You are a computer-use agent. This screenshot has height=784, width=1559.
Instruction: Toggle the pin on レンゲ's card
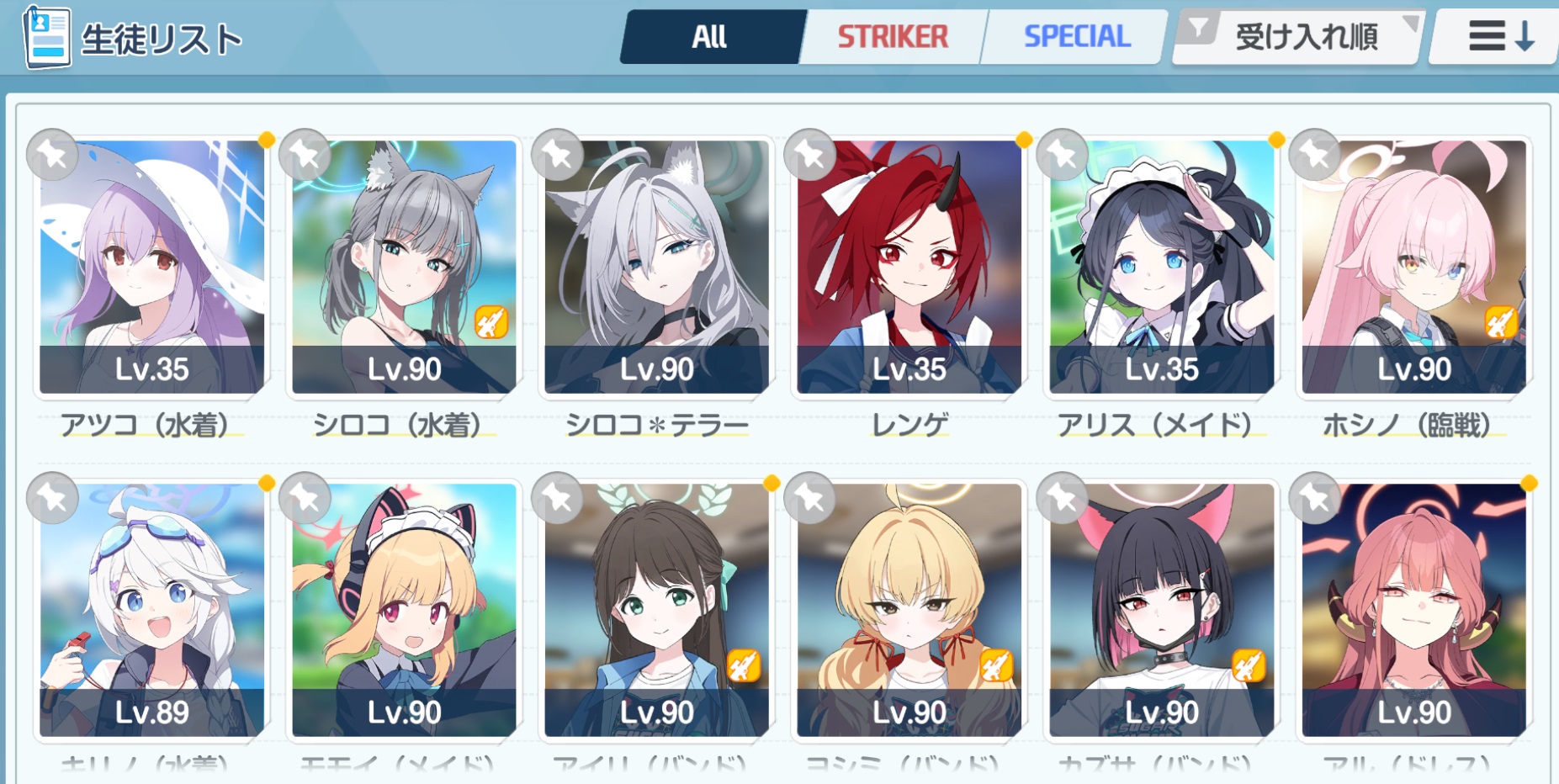(809, 155)
